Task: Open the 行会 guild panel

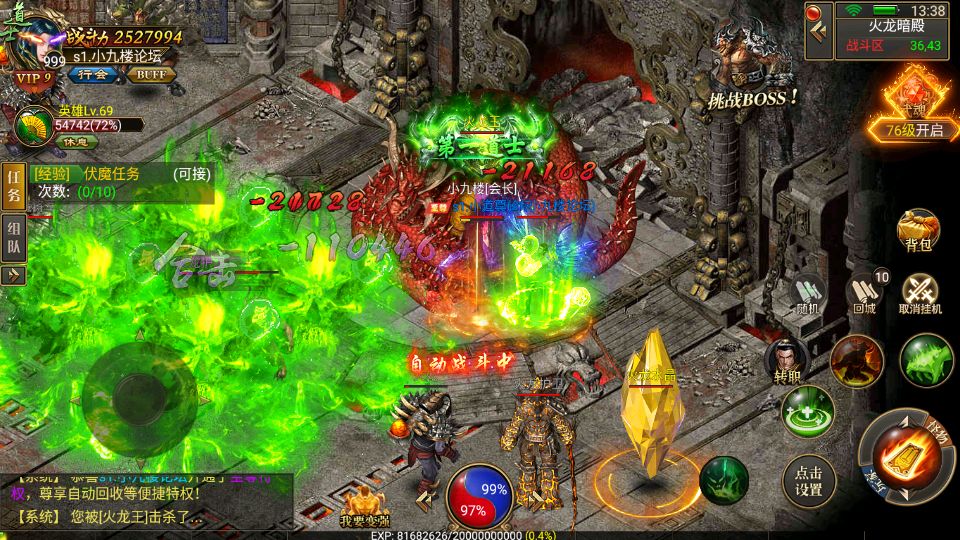Action: pyautogui.click(x=93, y=74)
